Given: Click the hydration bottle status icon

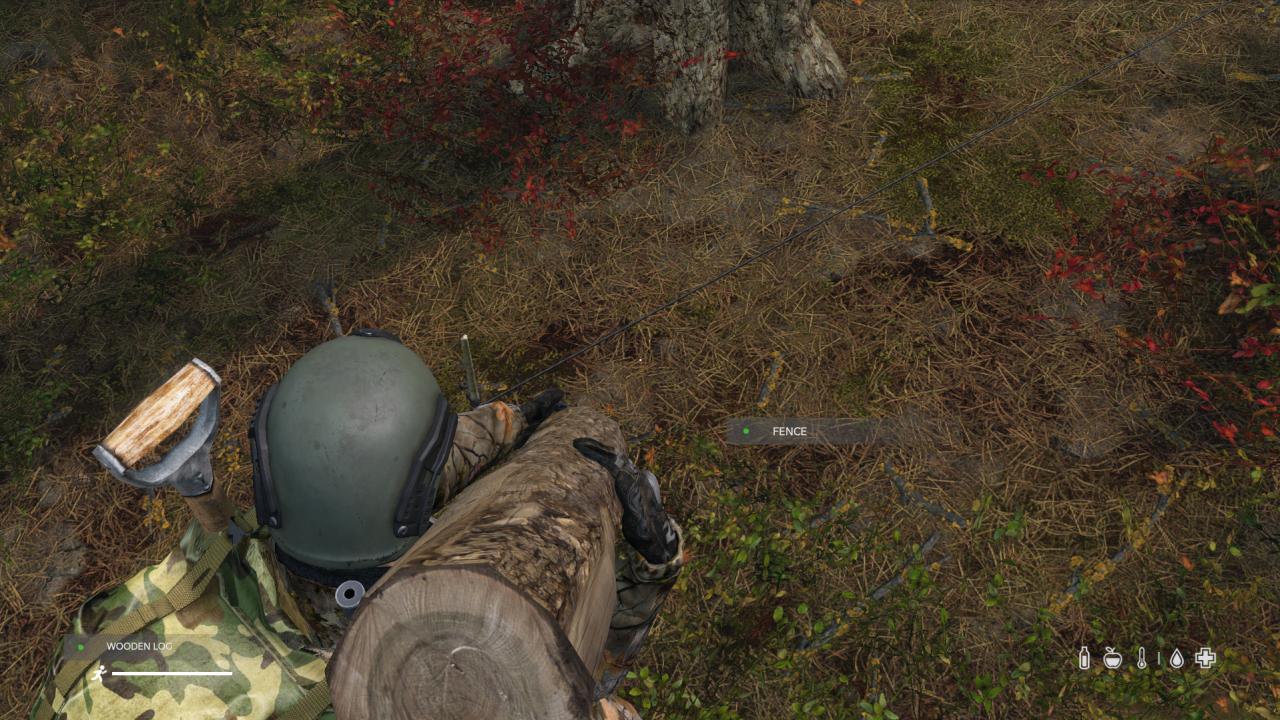Looking at the screenshot, I should click(1084, 658).
